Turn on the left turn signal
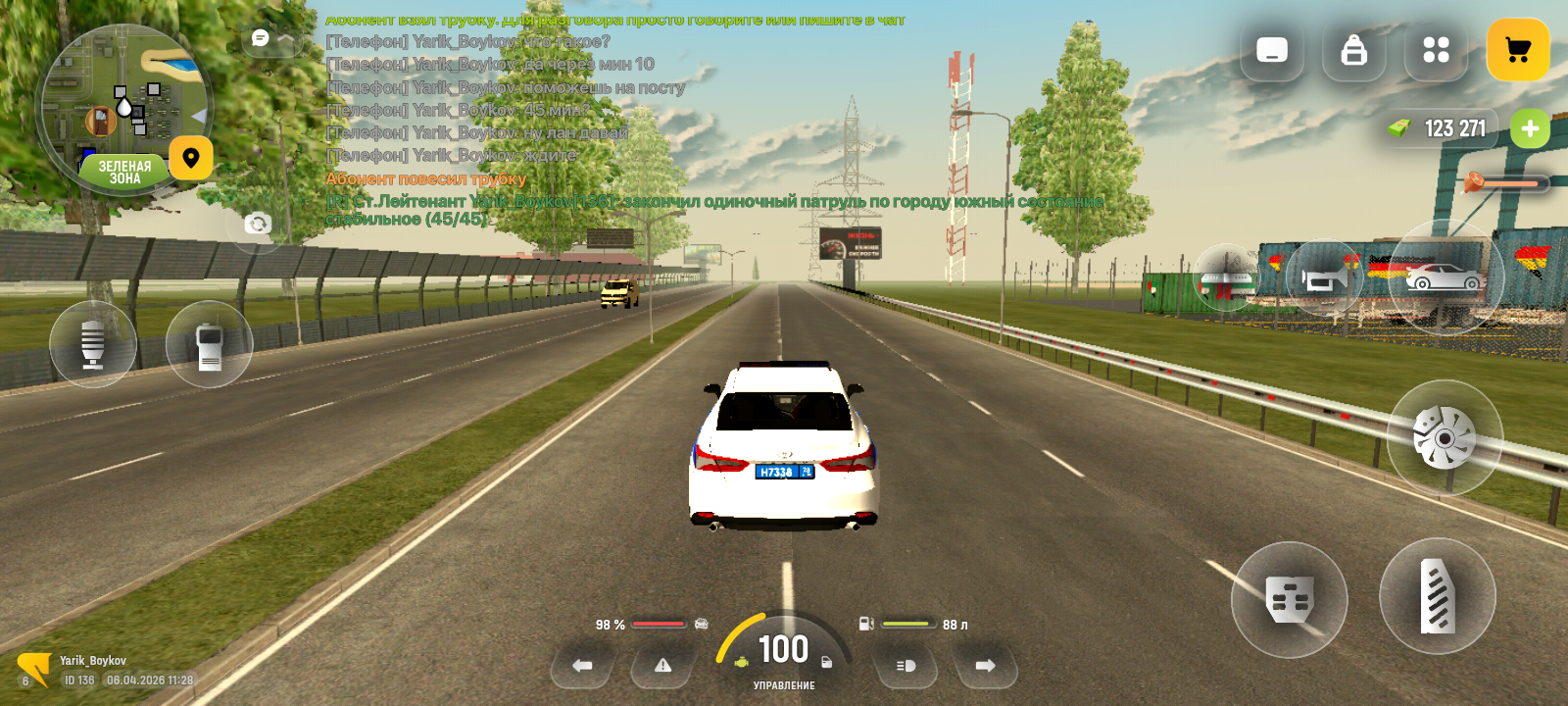The height and width of the screenshot is (706, 1568). 582,666
